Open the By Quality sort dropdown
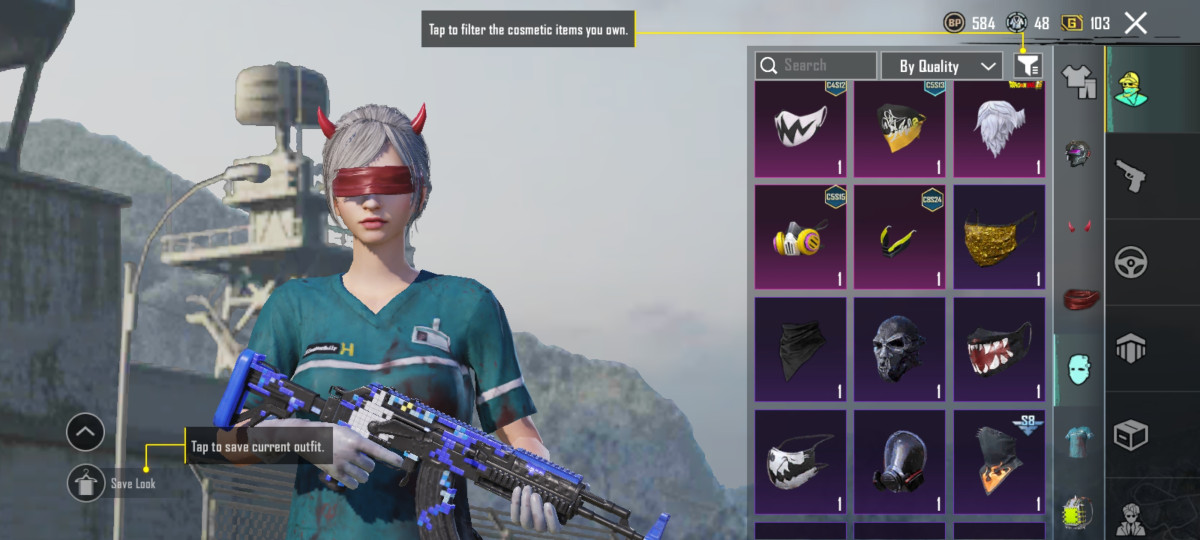Screen dimensions: 1200x540 click(941, 66)
